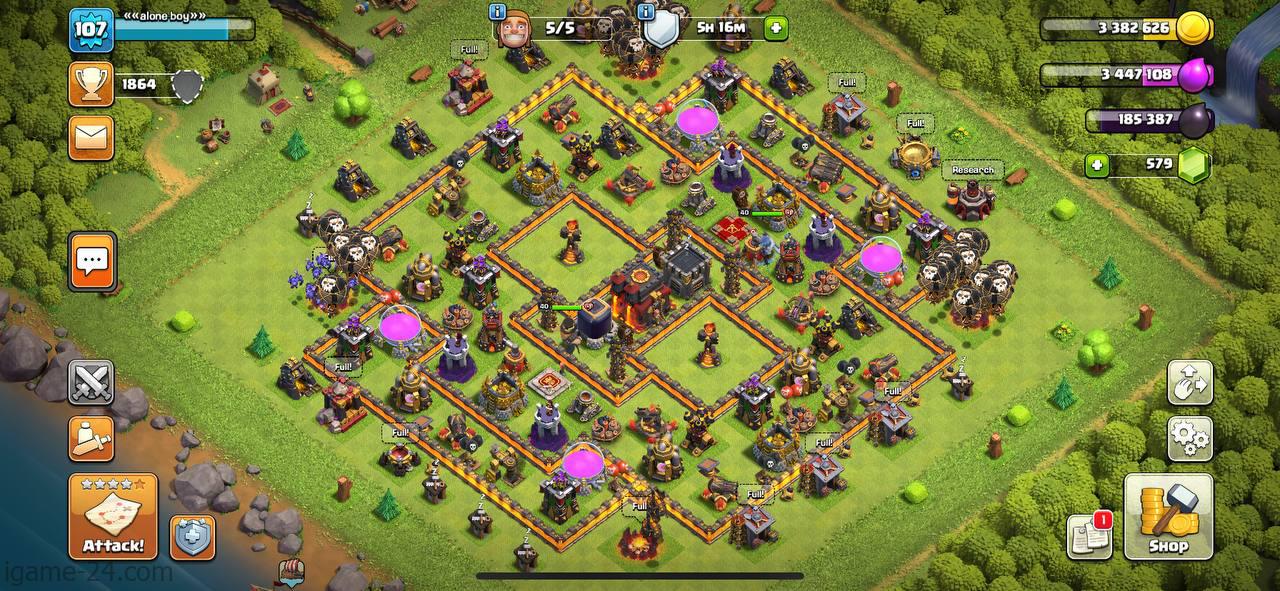Open the crossed swords clan war button
The height and width of the screenshot is (591, 1280).
tap(91, 383)
